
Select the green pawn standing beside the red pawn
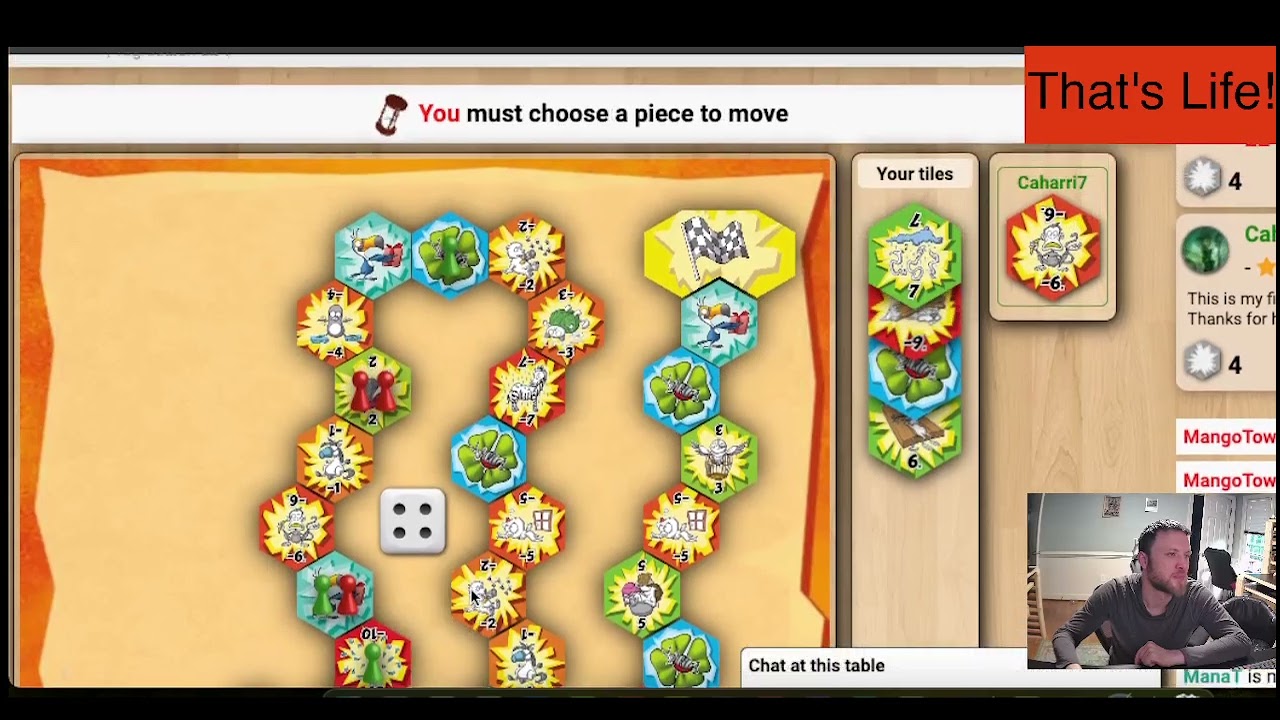pyautogui.click(x=323, y=594)
